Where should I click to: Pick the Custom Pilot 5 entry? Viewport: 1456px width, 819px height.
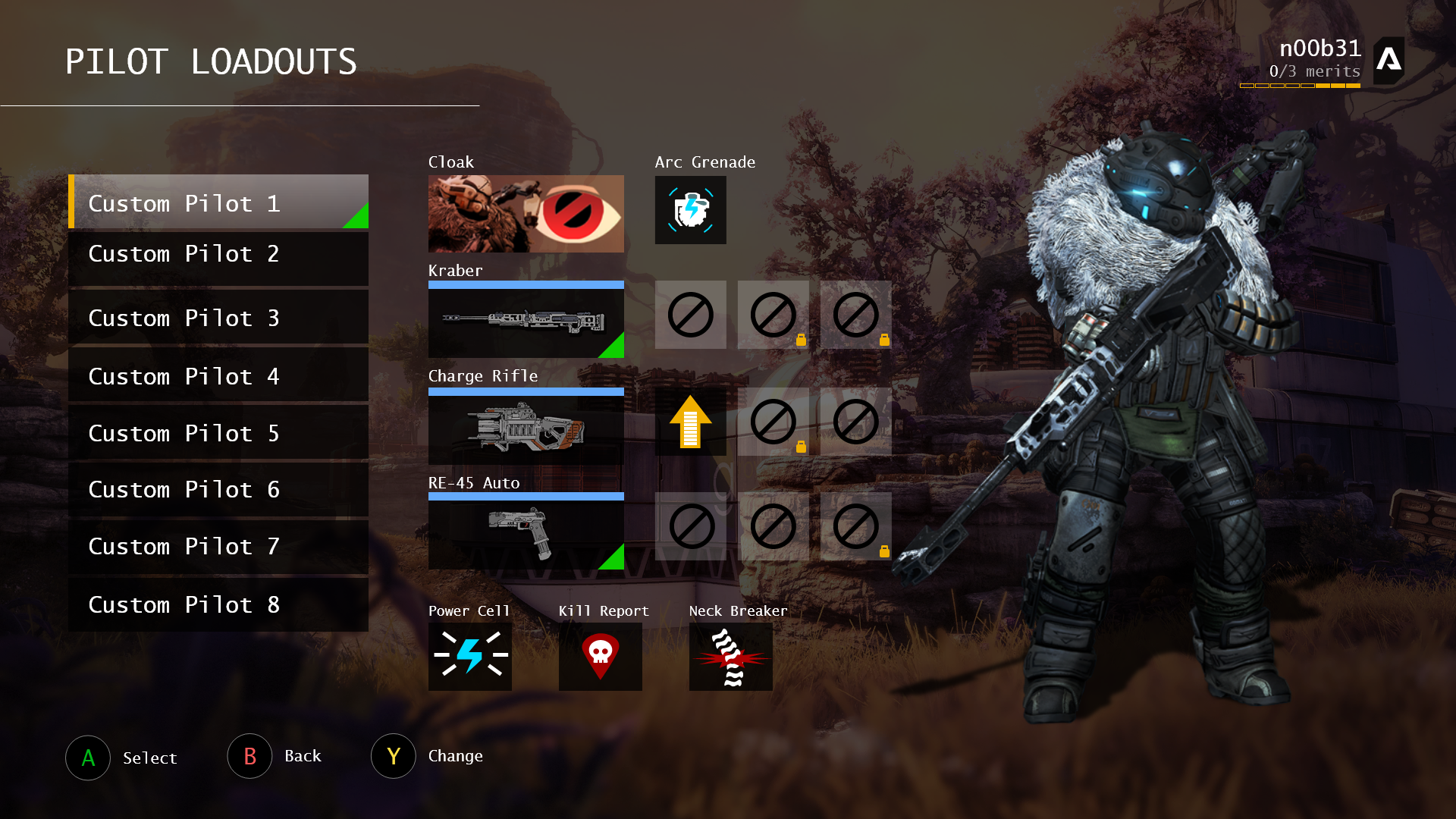pyautogui.click(x=218, y=432)
